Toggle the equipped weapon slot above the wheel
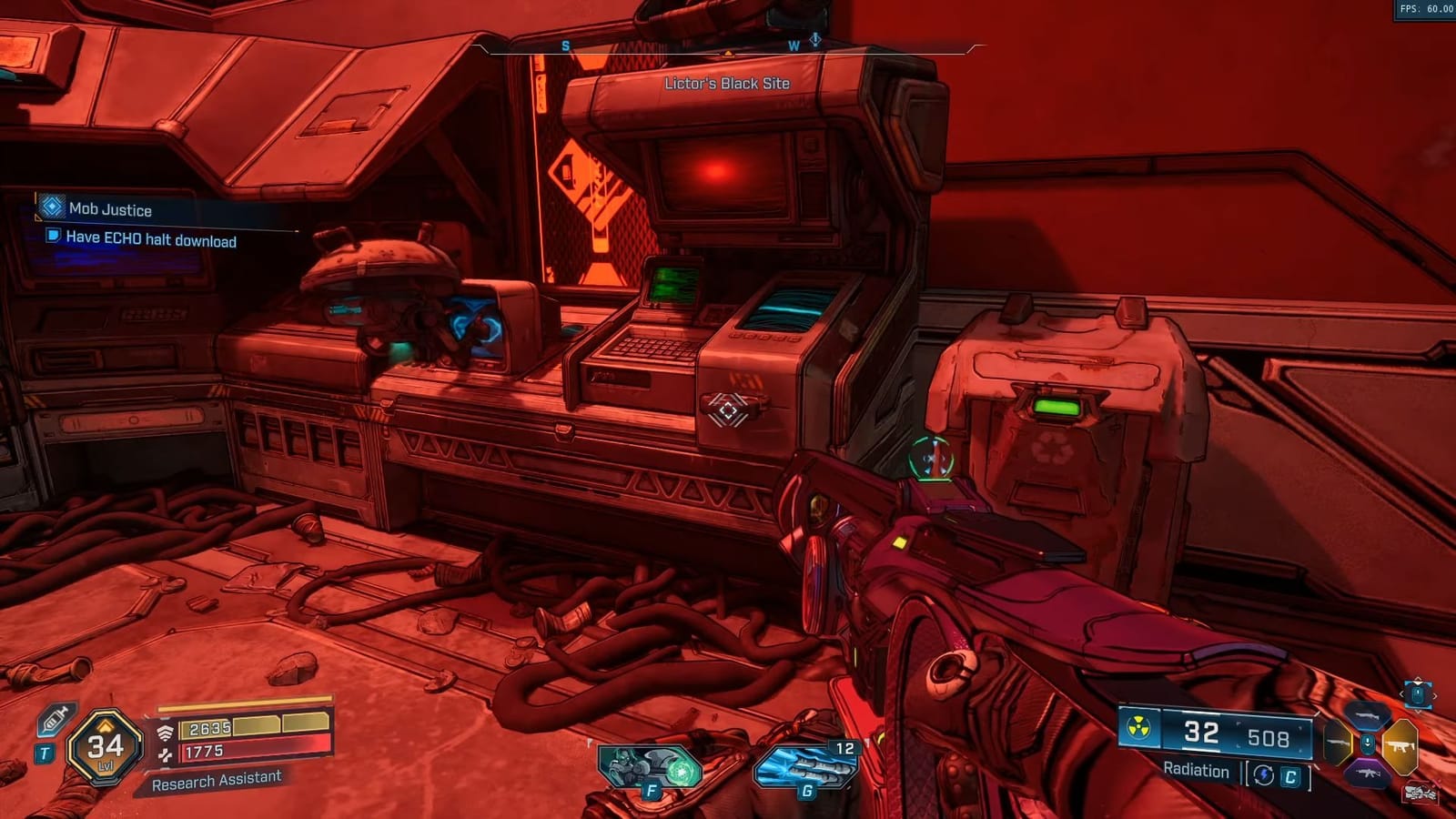Screen dimensions: 1456x819 [1418, 695]
